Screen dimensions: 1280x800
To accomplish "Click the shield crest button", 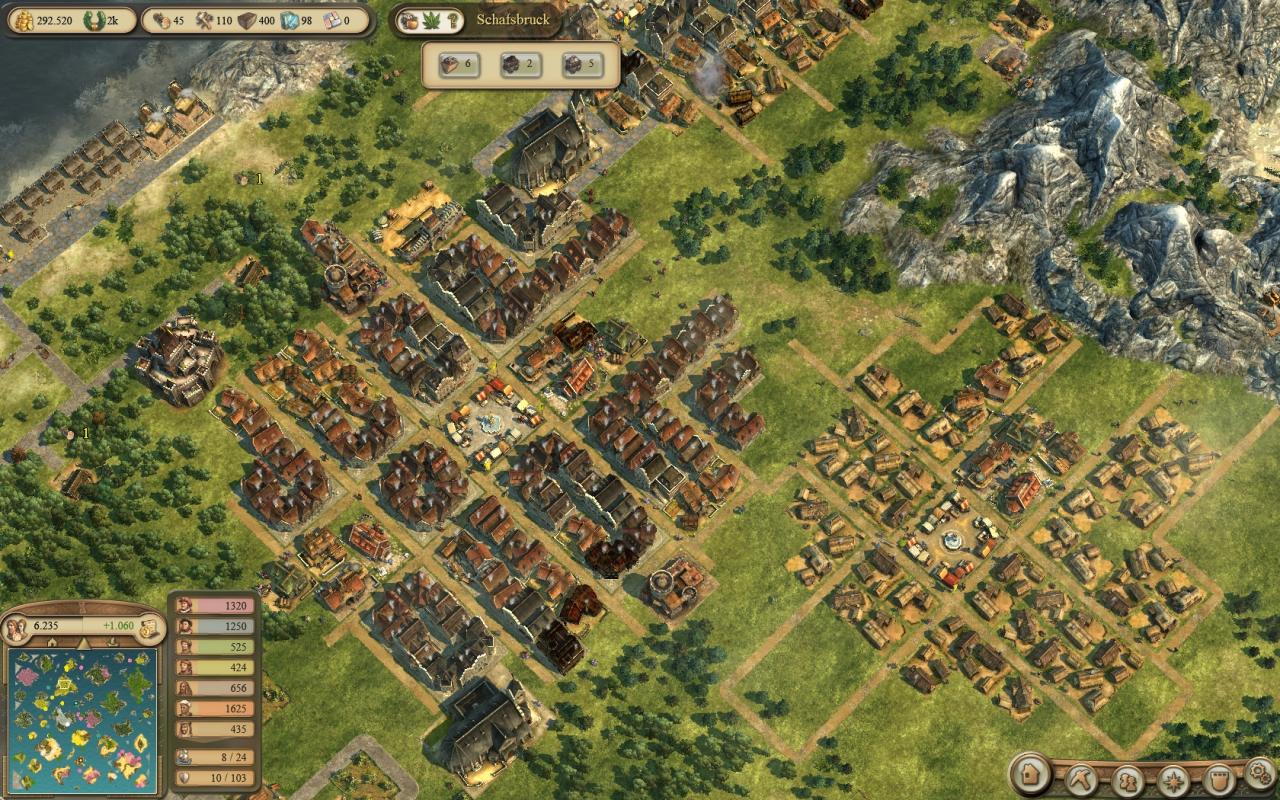I will click(x=1219, y=779).
